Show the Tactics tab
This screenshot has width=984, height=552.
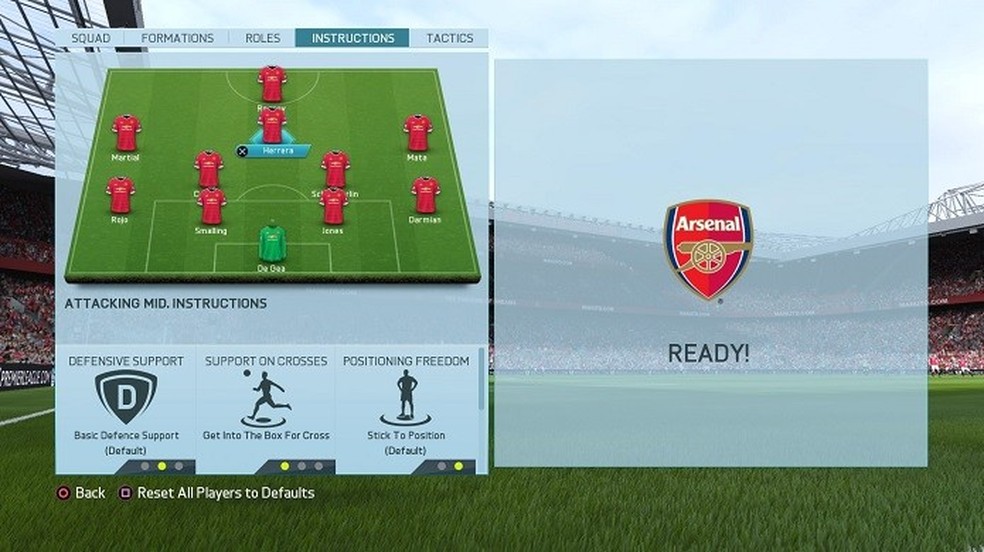(x=449, y=38)
